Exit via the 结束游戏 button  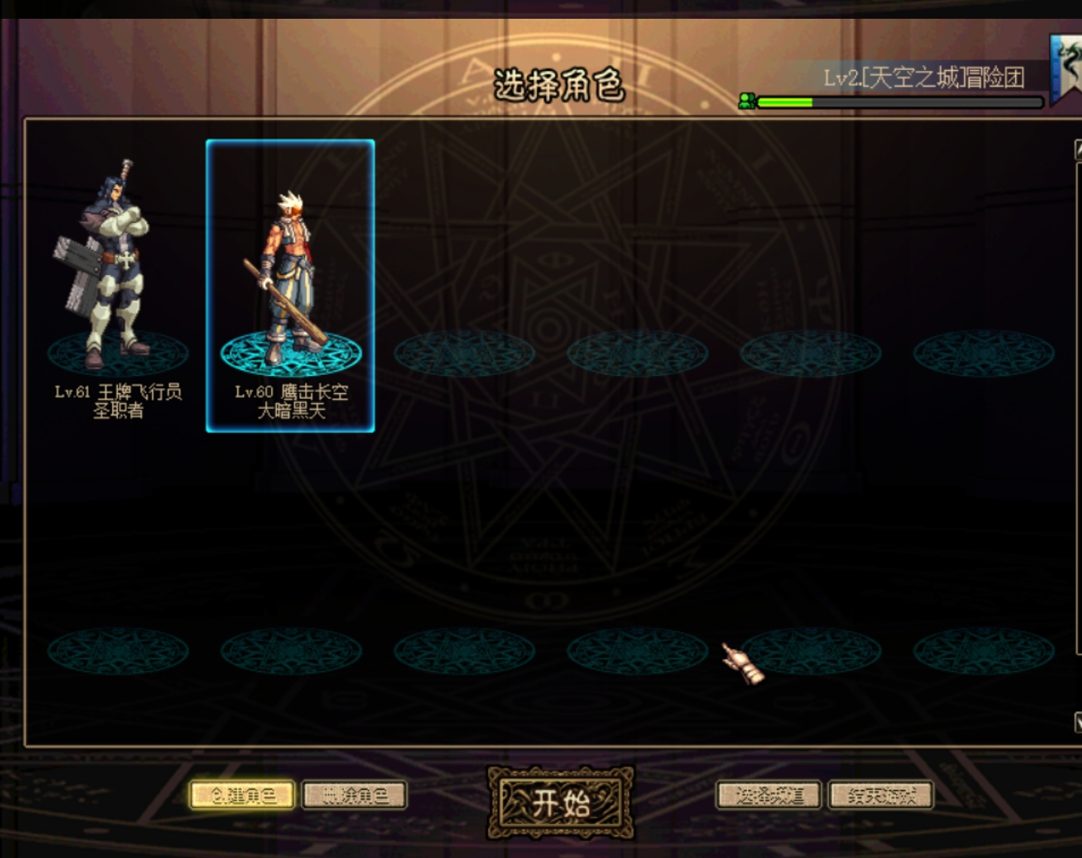[880, 796]
